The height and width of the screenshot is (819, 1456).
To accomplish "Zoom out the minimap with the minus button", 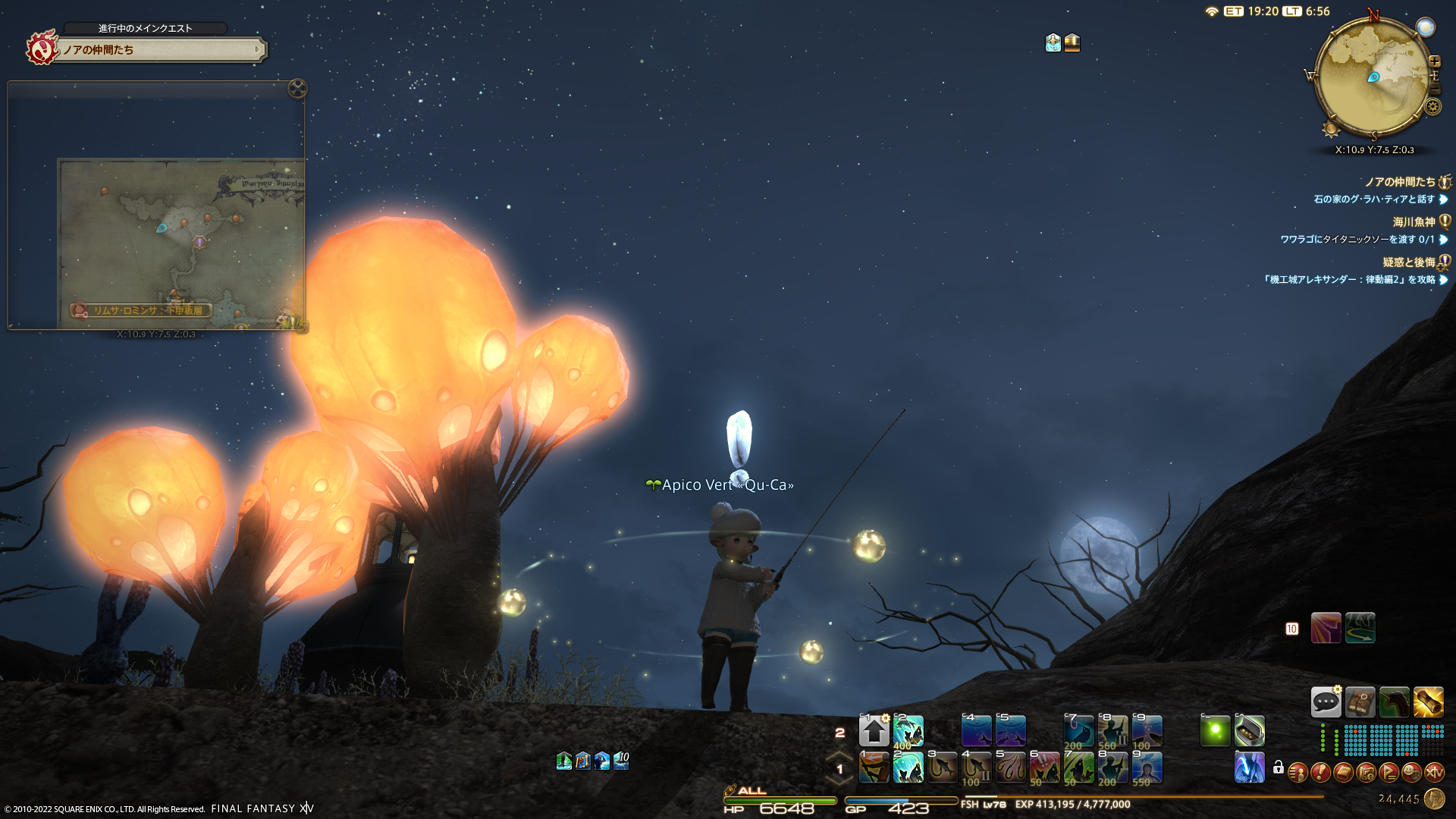I will pos(1434,89).
